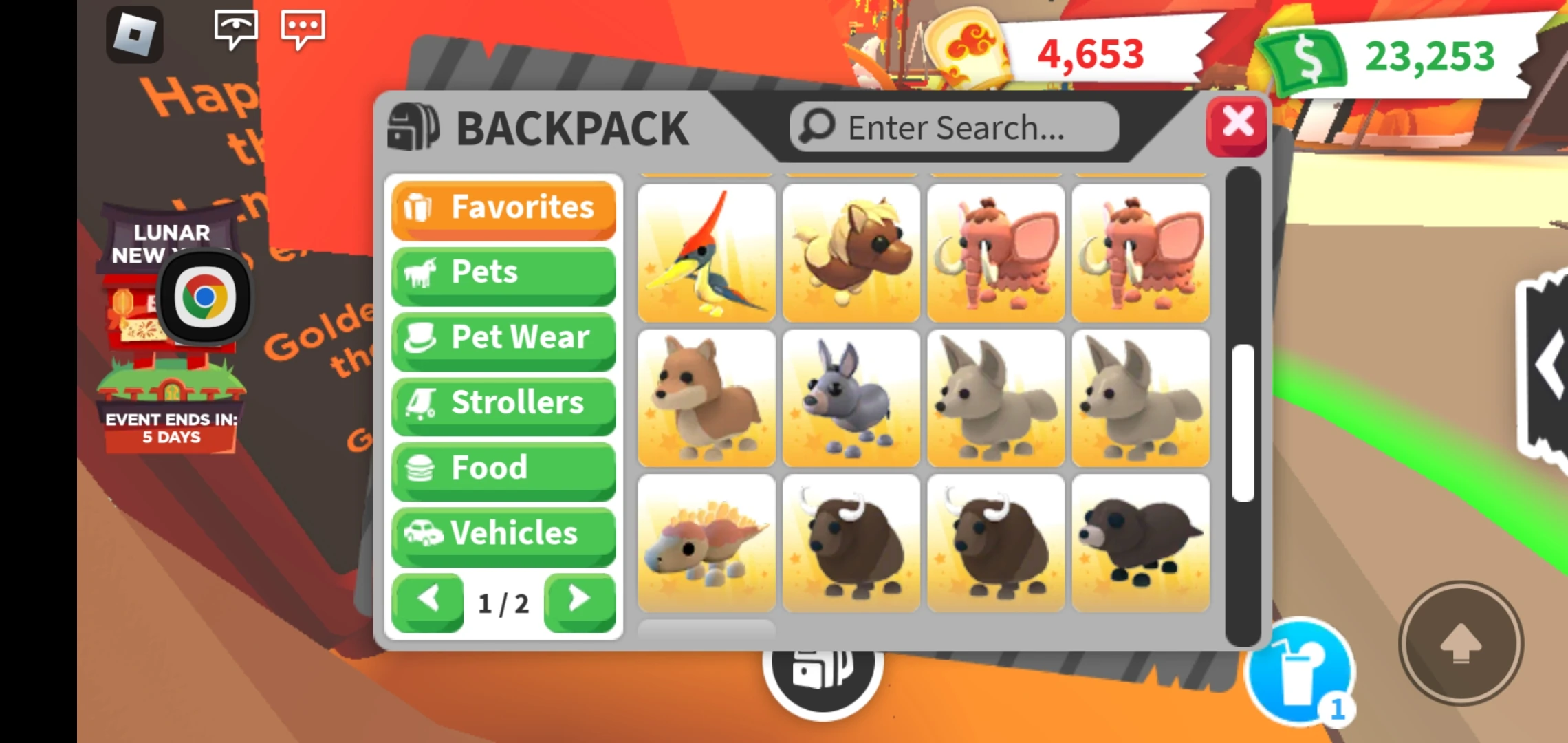
Task: Collapse the backpack with the X button
Action: (x=1236, y=125)
